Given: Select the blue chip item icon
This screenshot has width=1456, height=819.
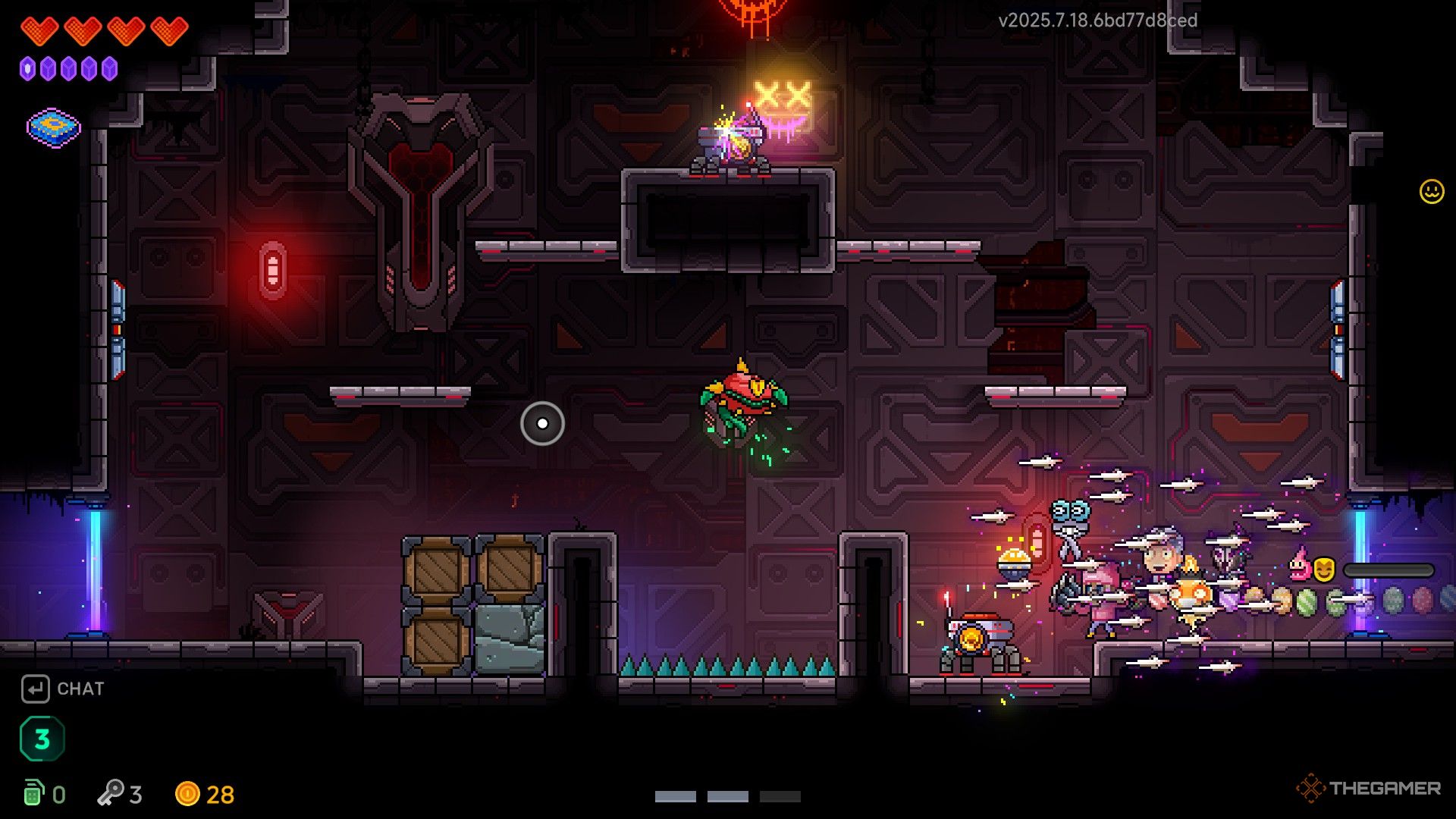Looking at the screenshot, I should point(53,127).
